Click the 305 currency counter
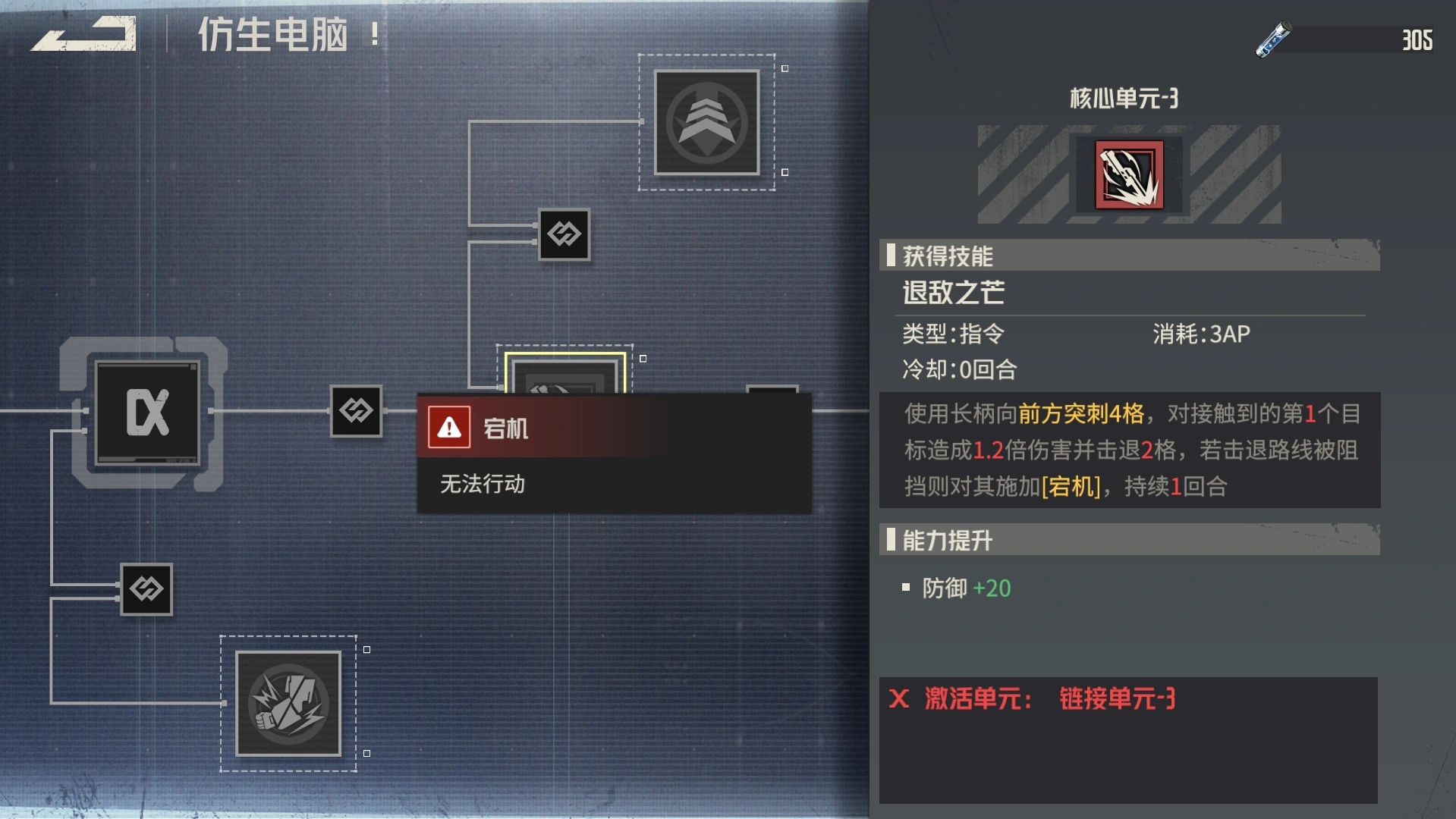 point(1420,39)
